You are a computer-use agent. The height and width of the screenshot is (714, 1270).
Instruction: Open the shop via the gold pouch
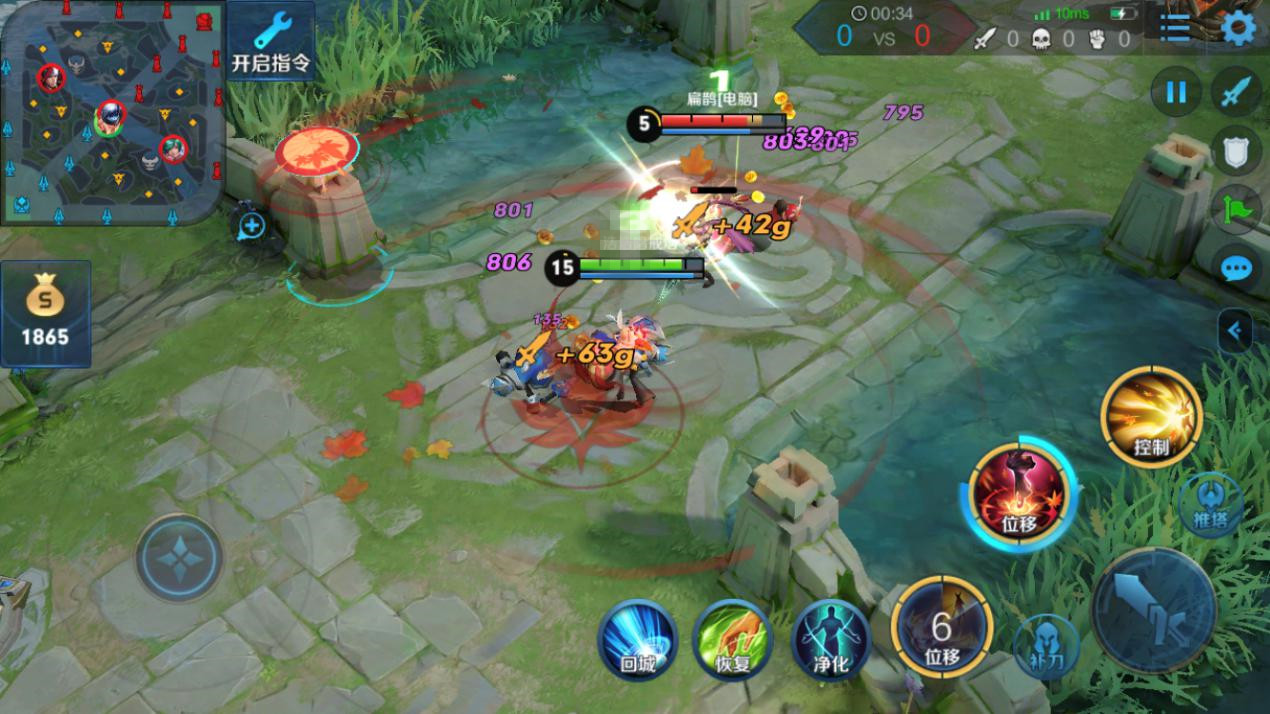pyautogui.click(x=46, y=313)
